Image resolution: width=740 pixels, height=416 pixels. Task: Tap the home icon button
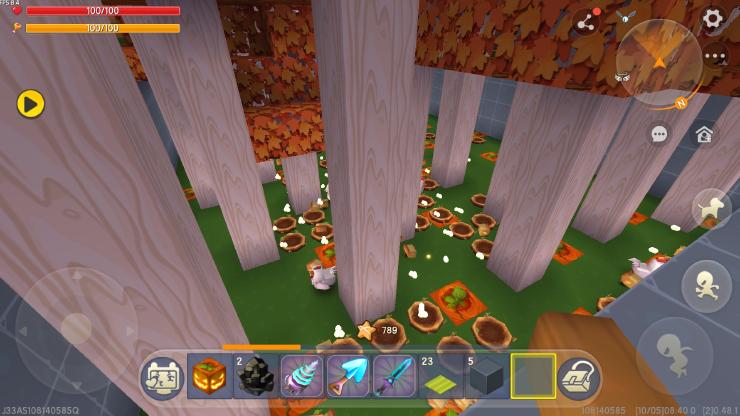(704, 133)
